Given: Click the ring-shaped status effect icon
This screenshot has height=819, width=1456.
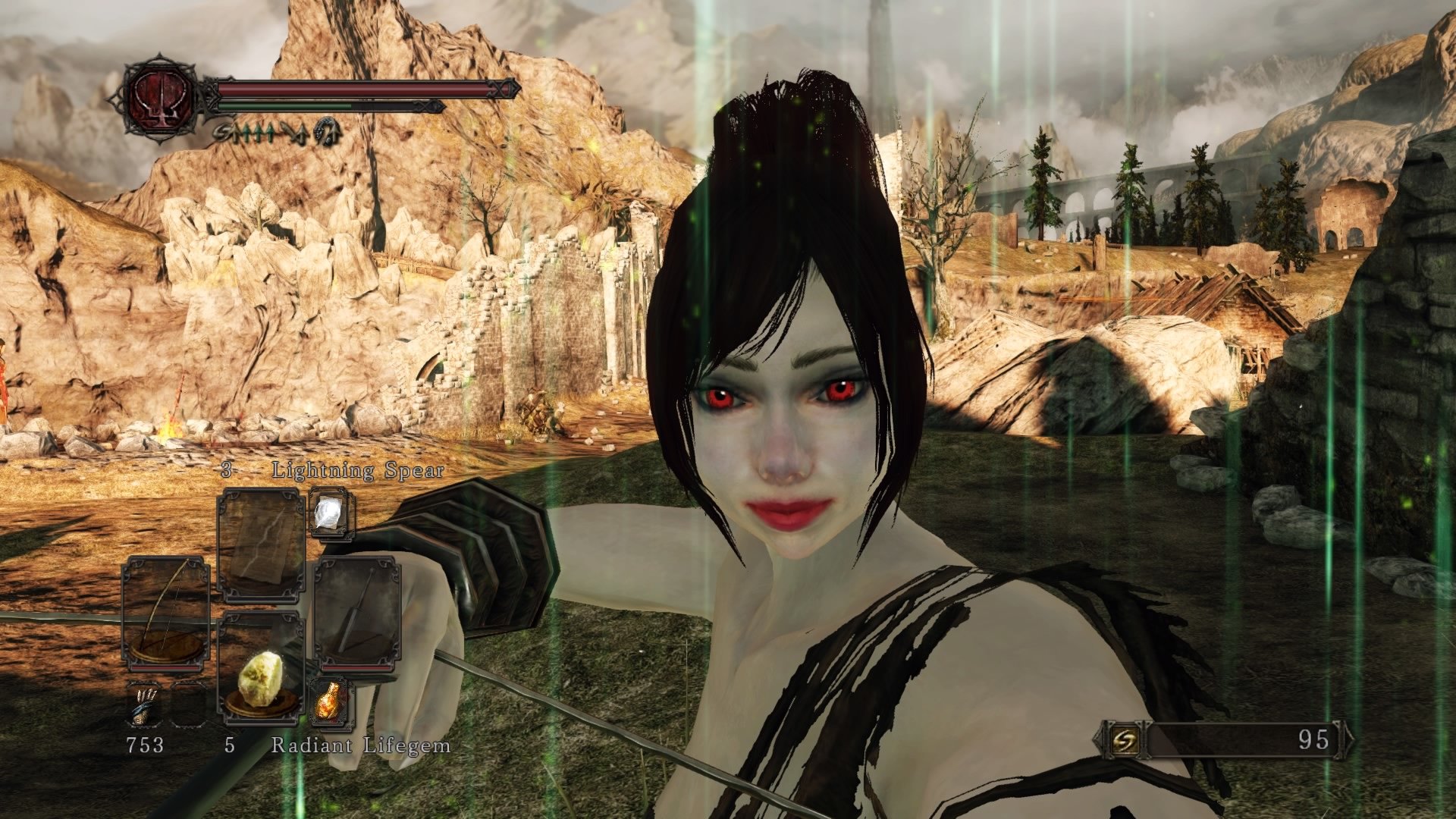Looking at the screenshot, I should click(329, 133).
